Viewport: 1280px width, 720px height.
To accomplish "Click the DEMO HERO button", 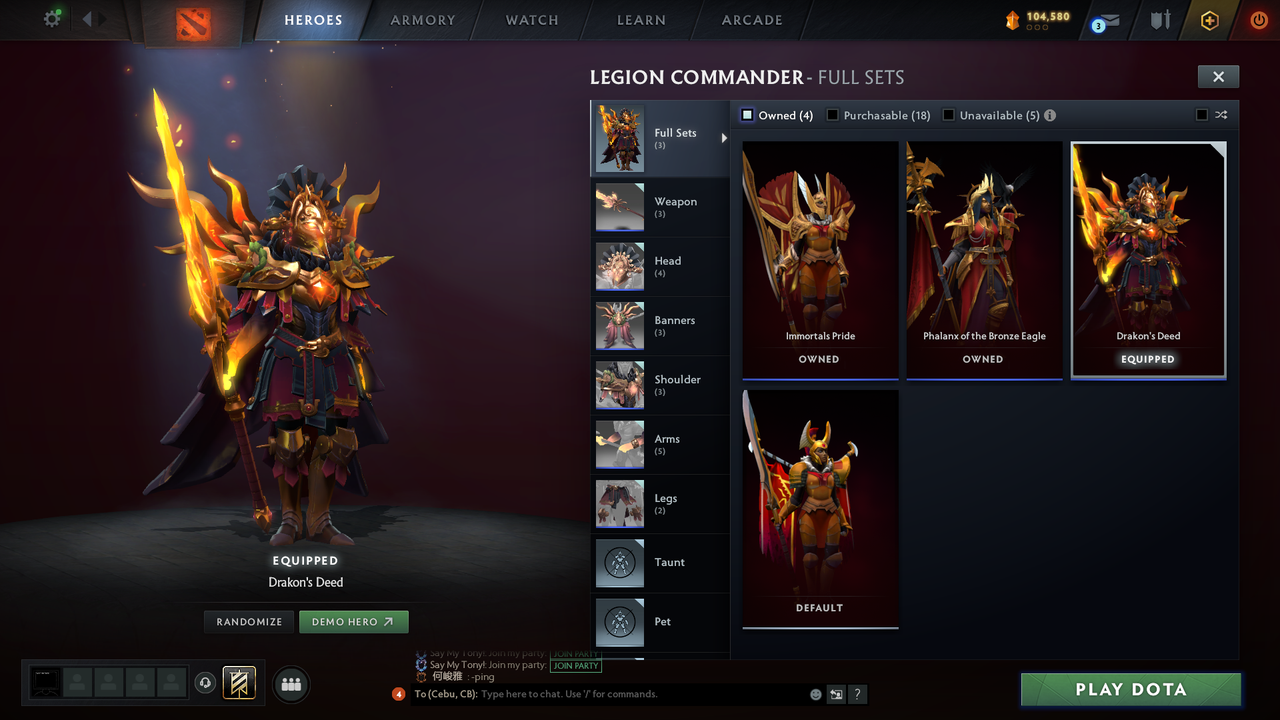I will tap(353, 621).
